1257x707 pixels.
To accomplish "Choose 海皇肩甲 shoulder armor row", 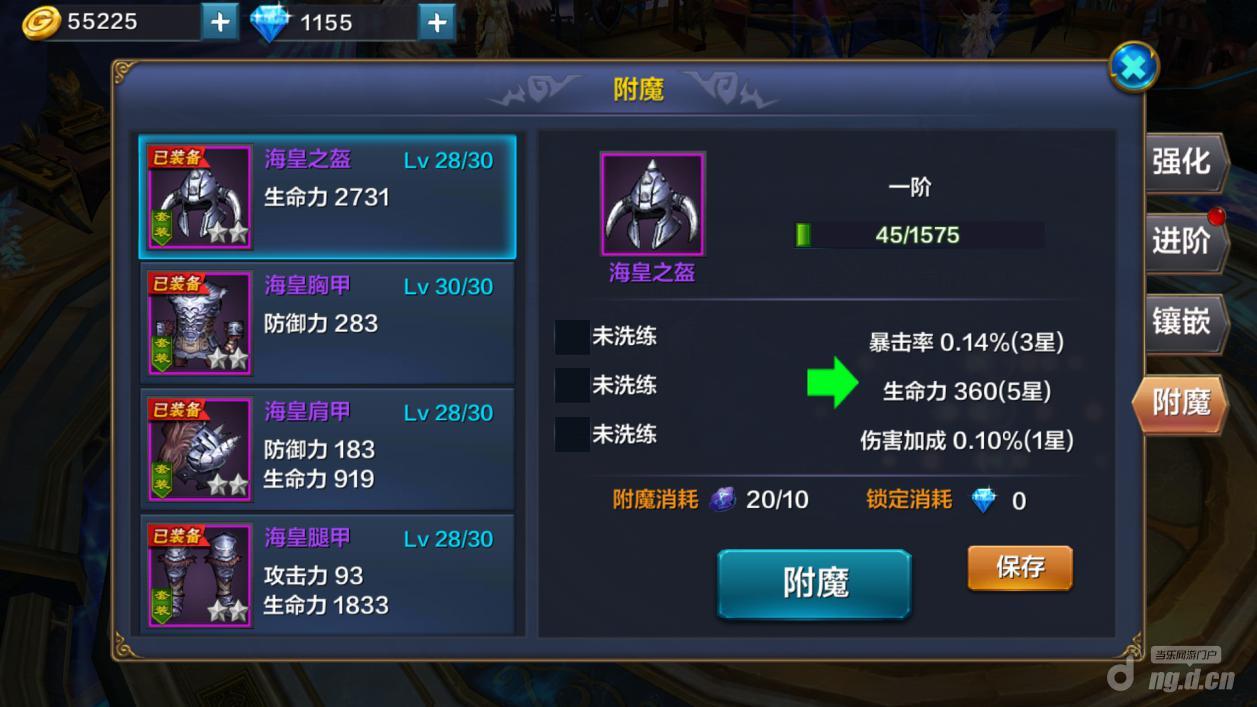I will tap(327, 448).
